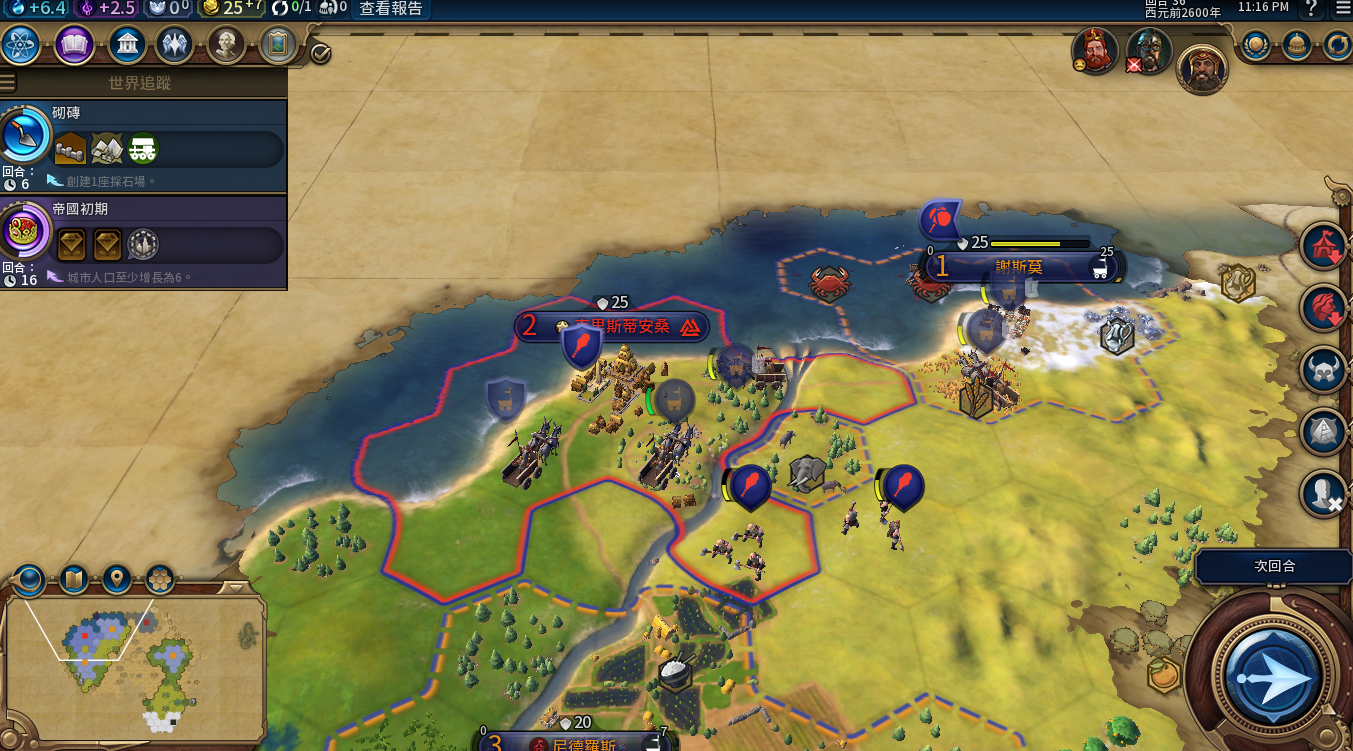Open the religion panel (winged icon)
1353x751 pixels.
pyautogui.click(x=175, y=45)
